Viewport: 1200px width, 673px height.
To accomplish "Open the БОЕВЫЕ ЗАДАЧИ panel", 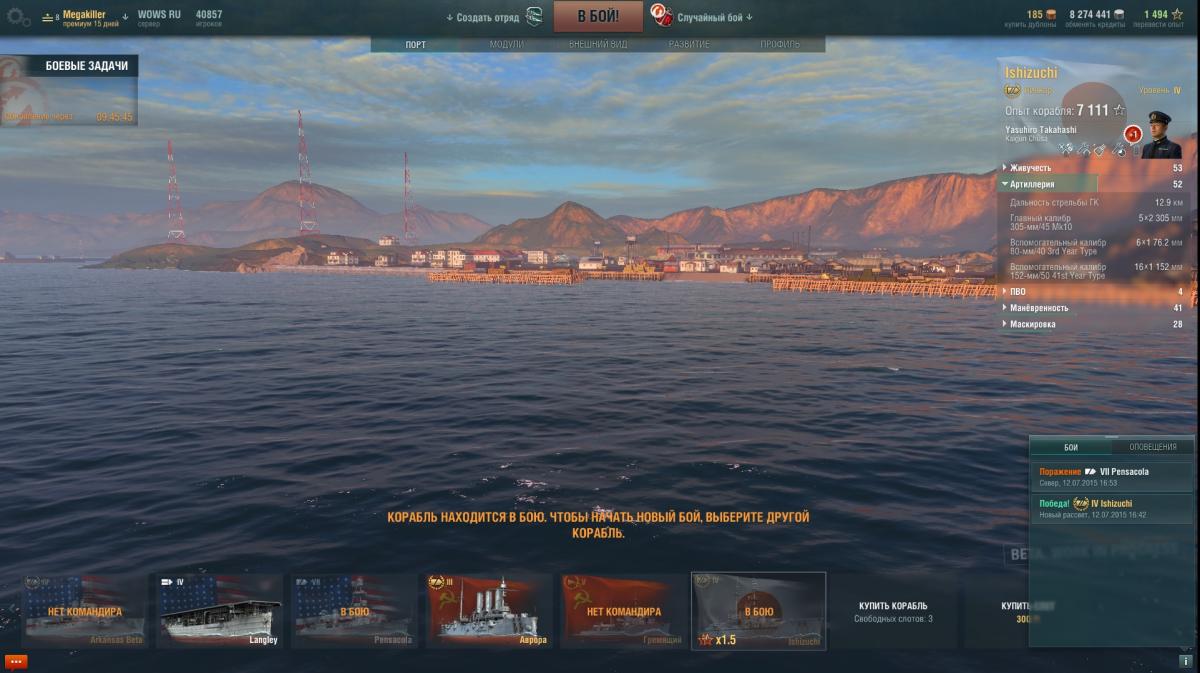I will tap(86, 66).
